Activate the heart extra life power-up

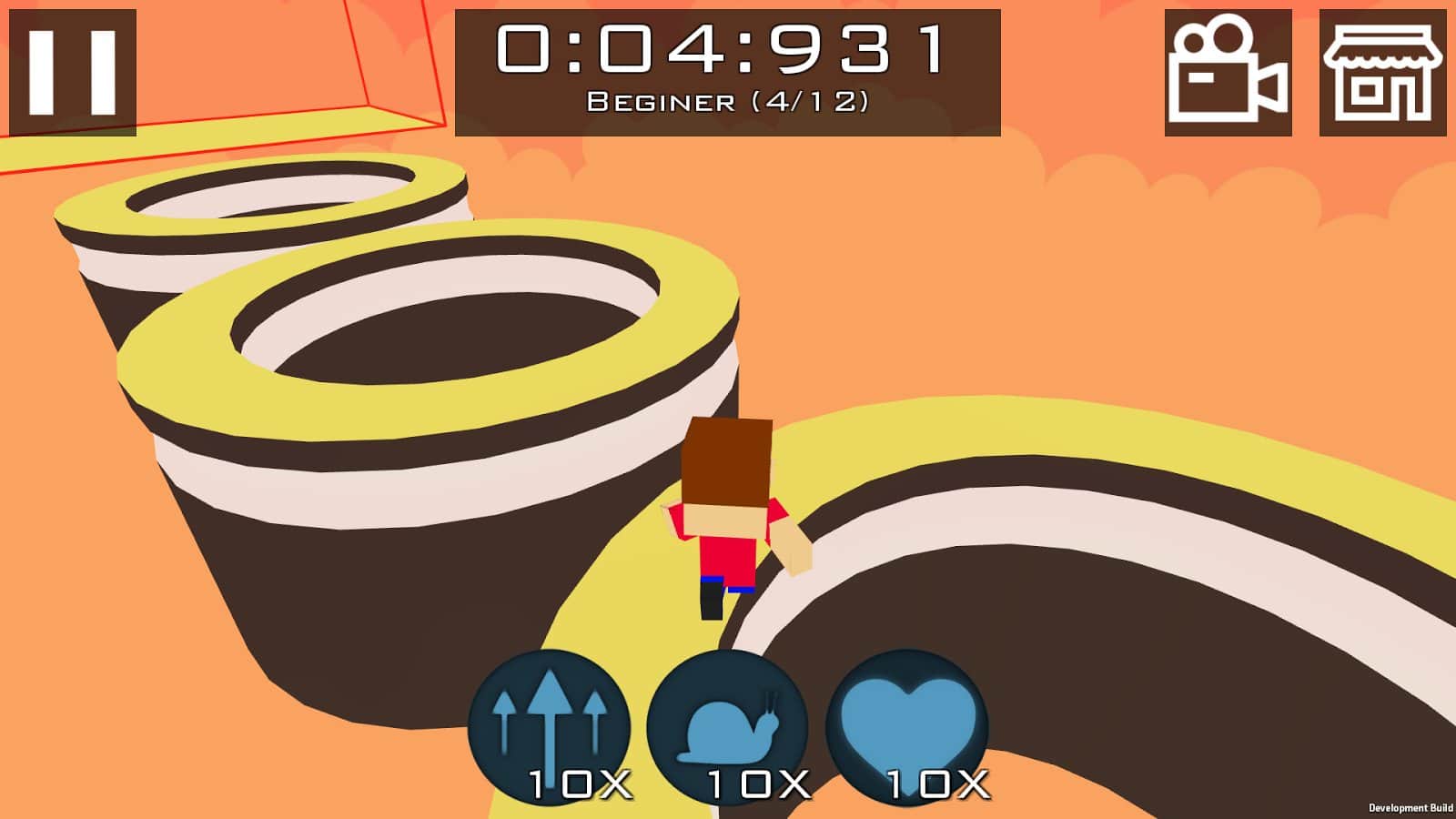point(907,728)
